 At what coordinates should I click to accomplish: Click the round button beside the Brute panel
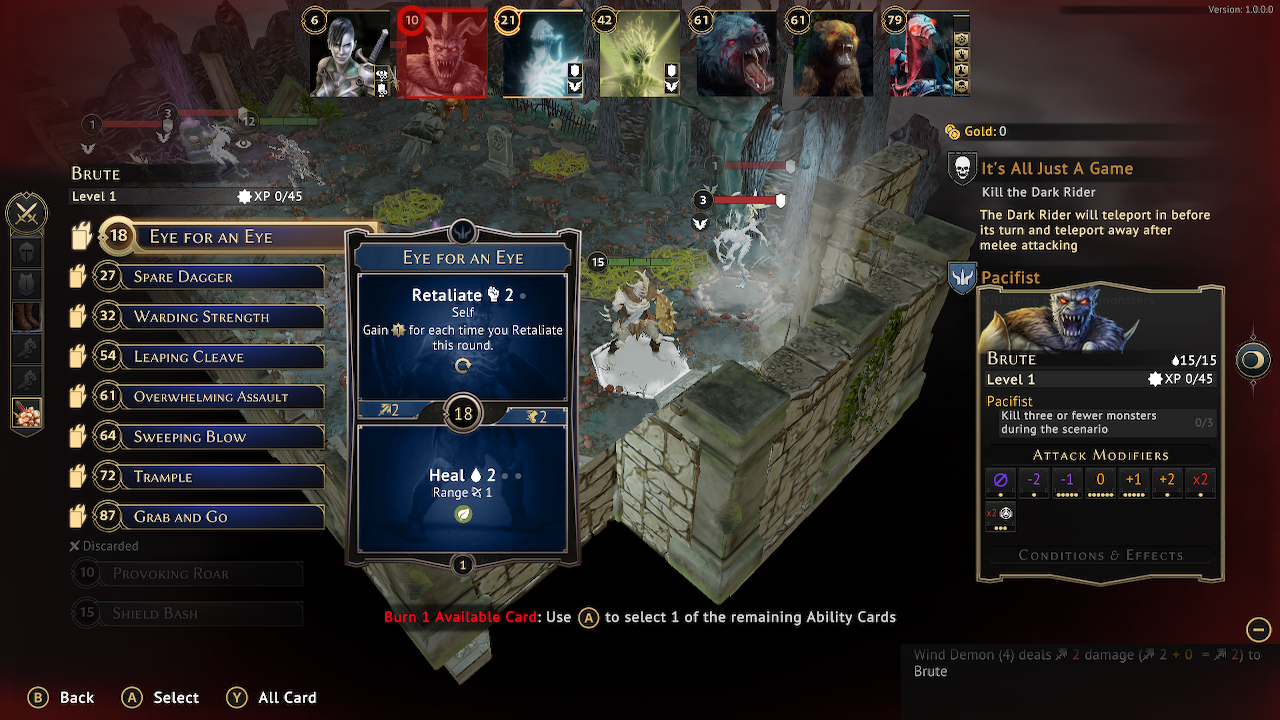tap(1253, 360)
